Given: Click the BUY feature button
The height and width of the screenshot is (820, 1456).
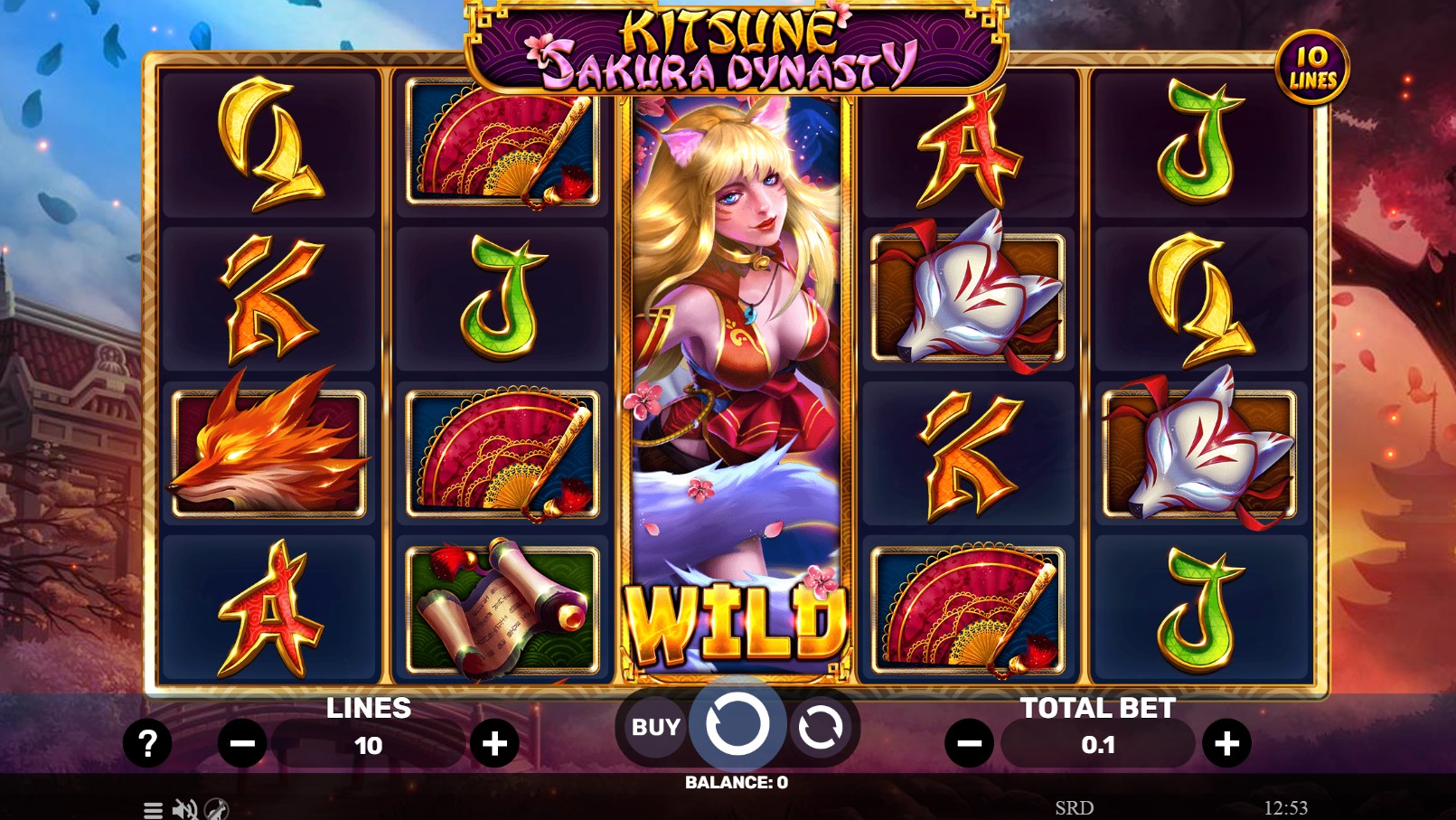Looking at the screenshot, I should tap(653, 727).
